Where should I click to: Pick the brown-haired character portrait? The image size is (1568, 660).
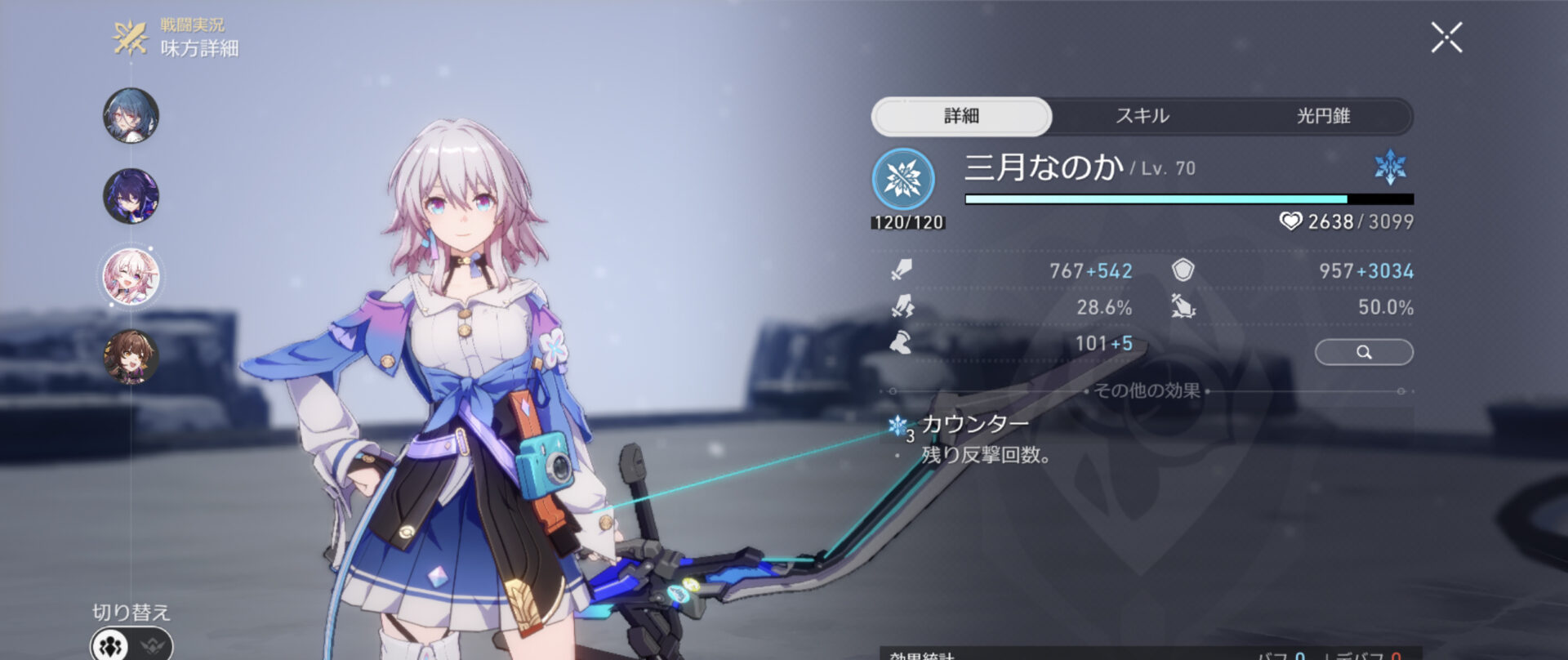131,357
